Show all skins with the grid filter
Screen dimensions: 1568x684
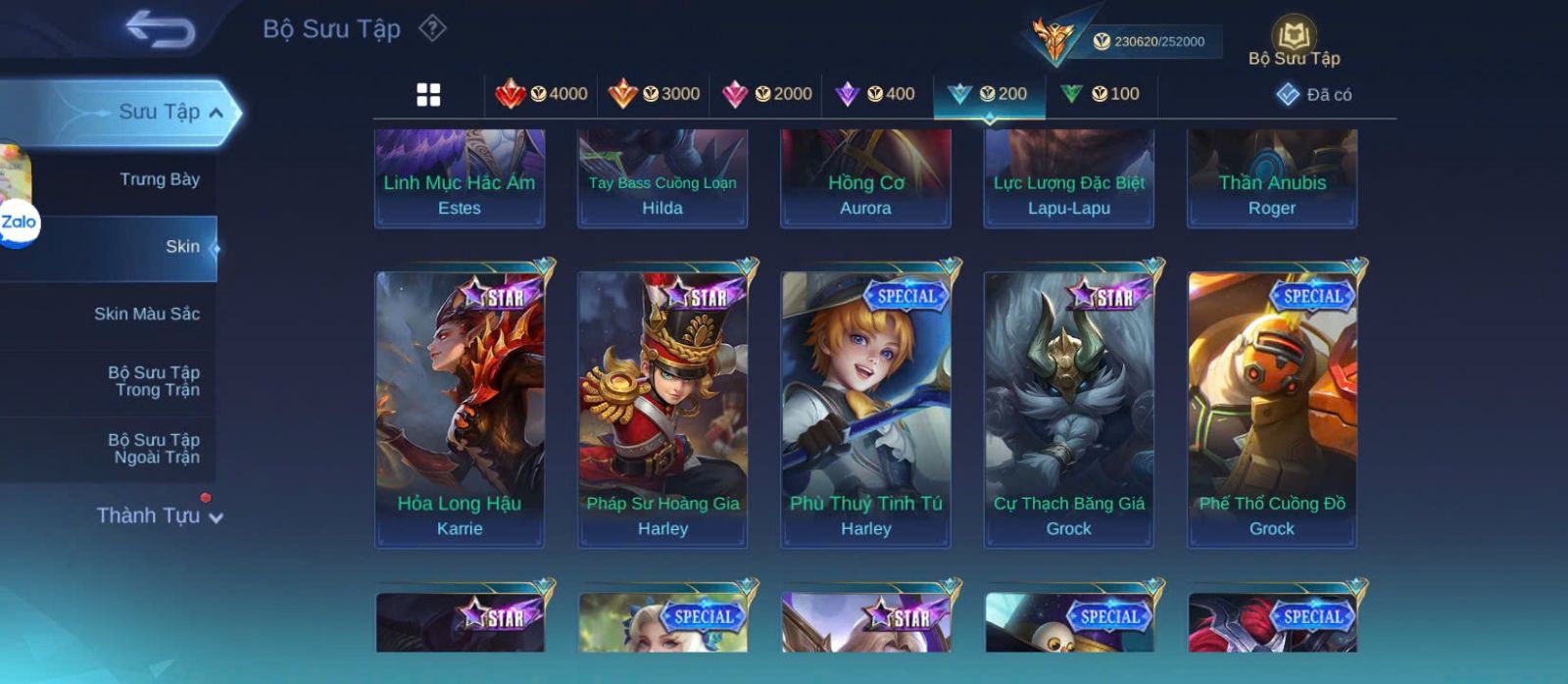pyautogui.click(x=428, y=94)
